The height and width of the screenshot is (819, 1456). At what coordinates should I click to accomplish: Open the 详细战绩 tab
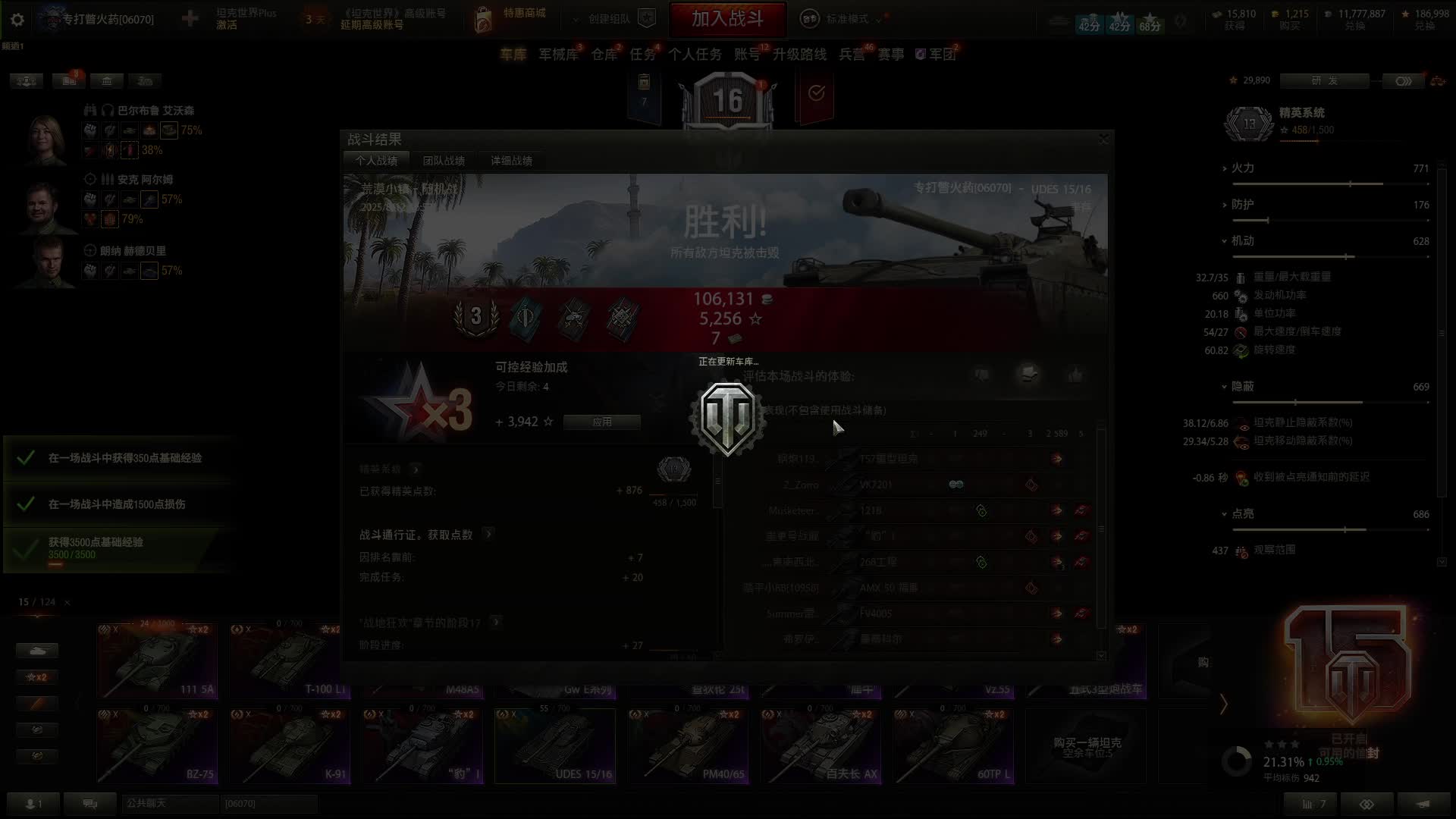511,161
